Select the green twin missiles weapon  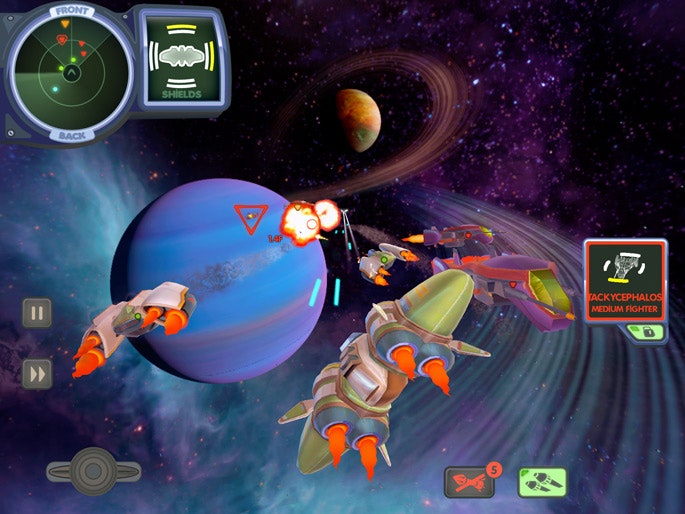tap(543, 483)
